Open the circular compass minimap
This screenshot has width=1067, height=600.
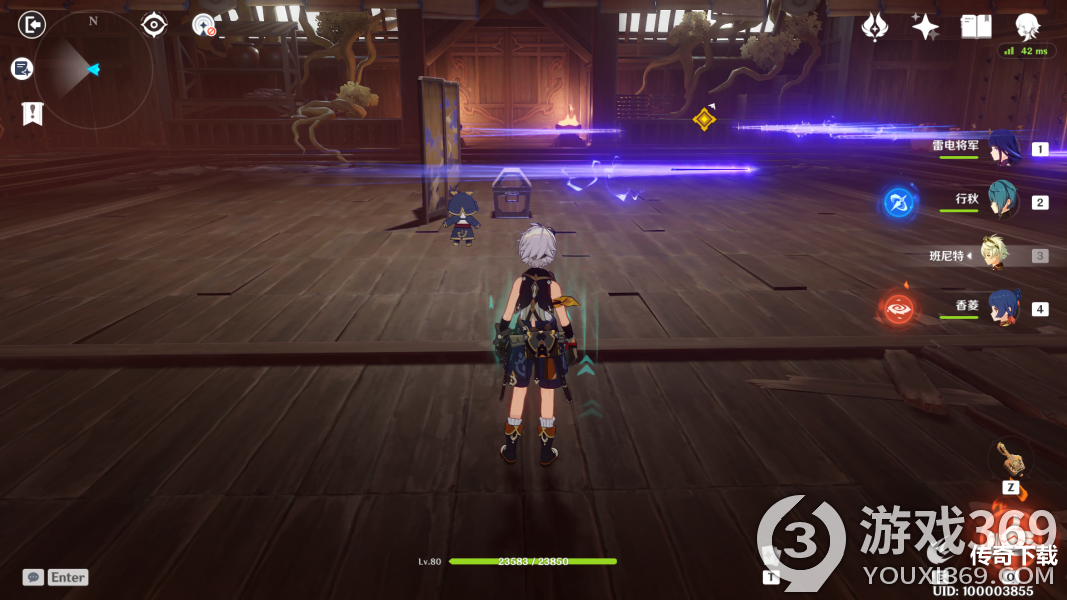coord(93,69)
